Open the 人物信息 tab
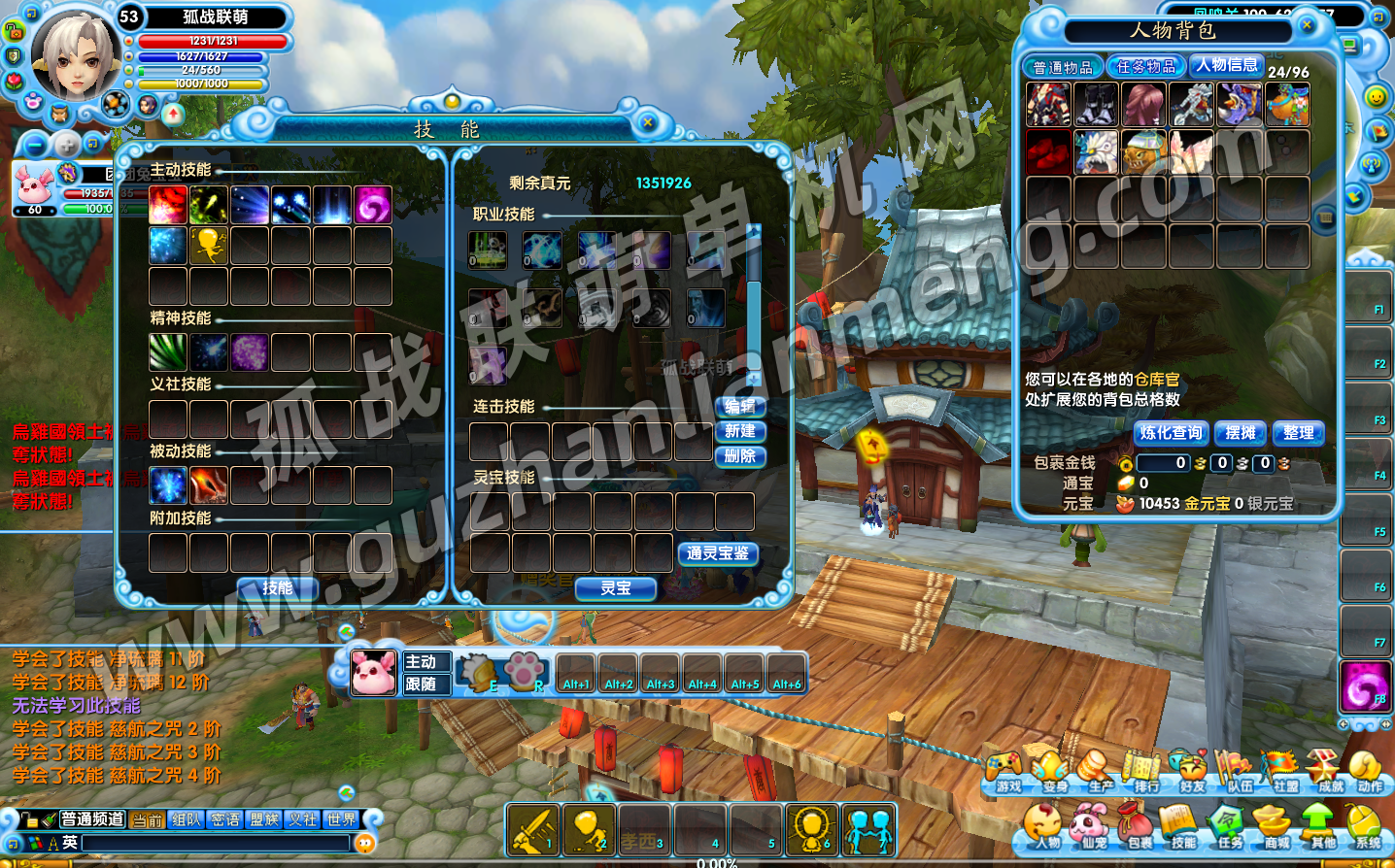 pos(1227,65)
